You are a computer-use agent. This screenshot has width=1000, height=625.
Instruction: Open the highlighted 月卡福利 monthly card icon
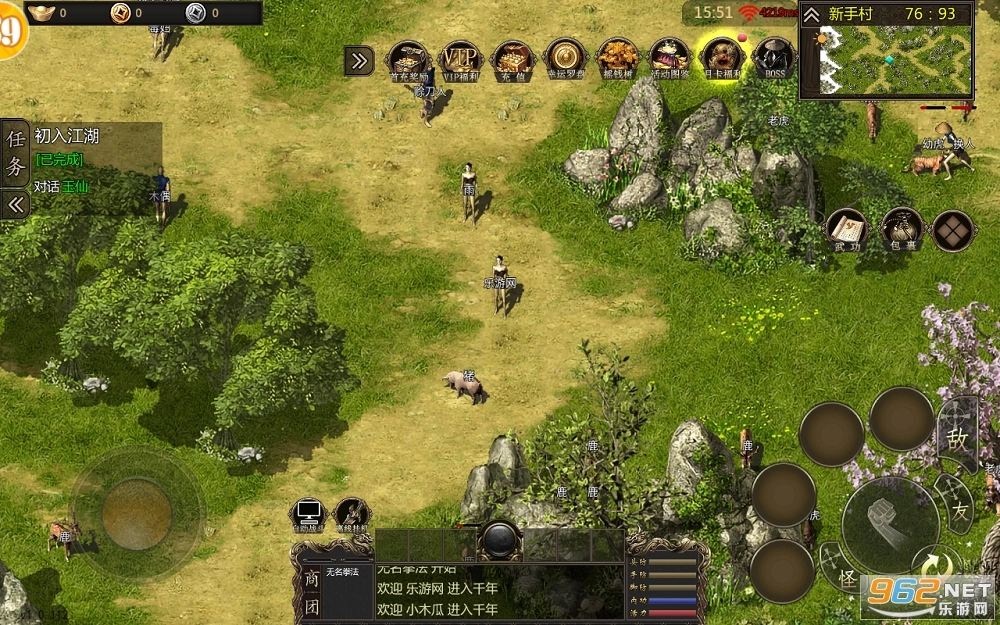point(720,59)
